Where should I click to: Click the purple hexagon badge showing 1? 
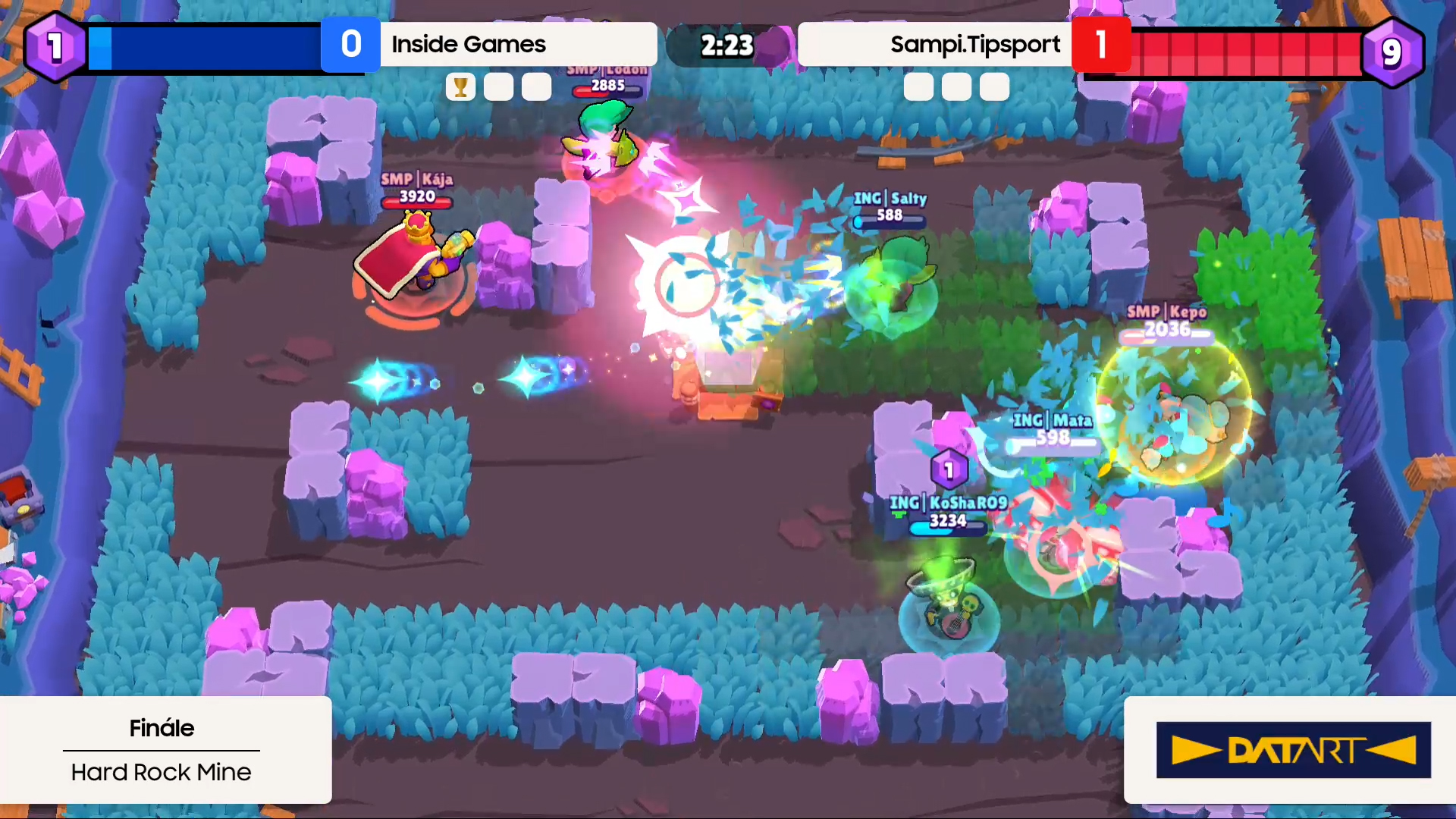54,45
